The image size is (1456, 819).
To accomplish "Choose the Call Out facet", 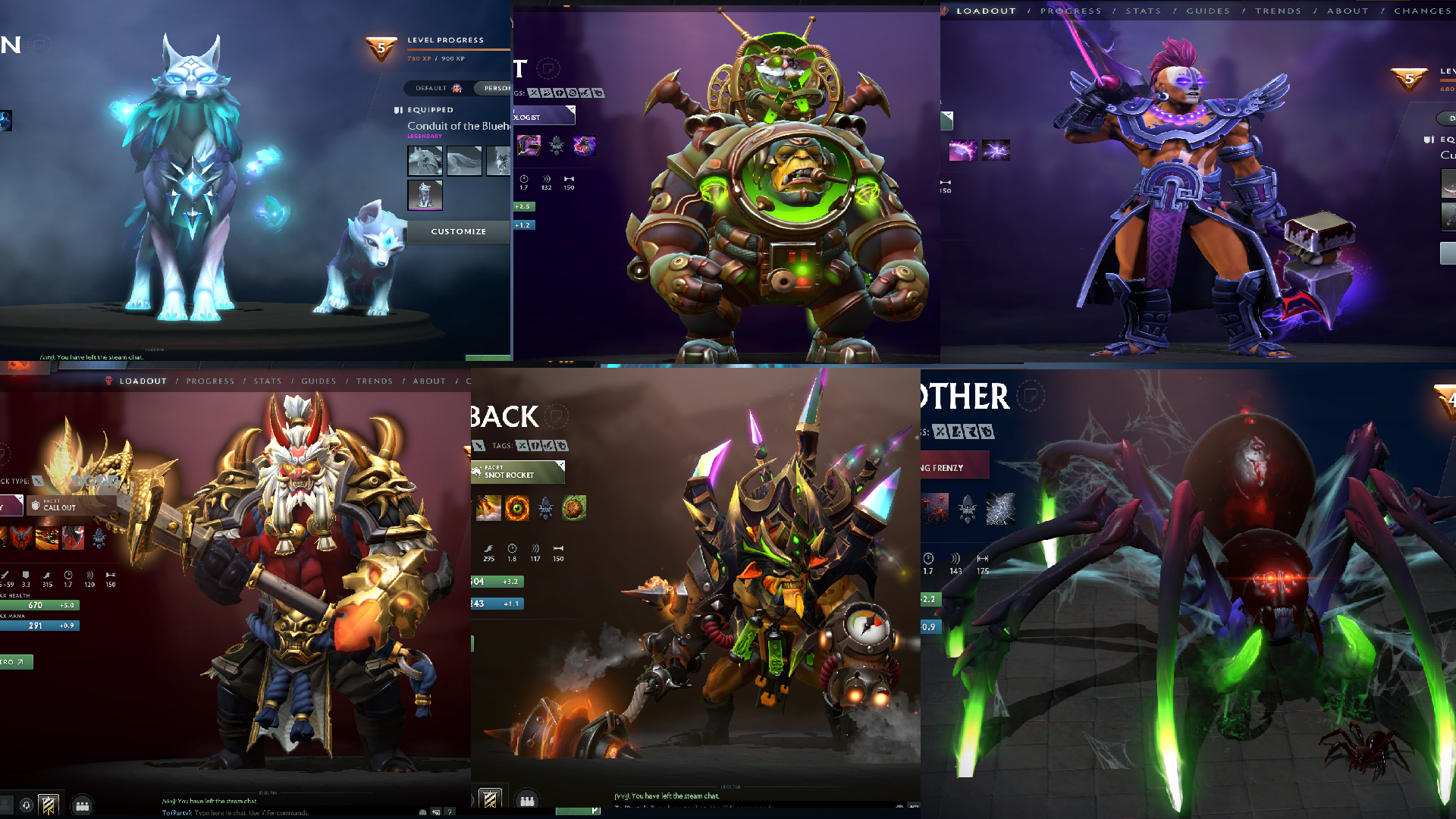I will tap(71, 505).
